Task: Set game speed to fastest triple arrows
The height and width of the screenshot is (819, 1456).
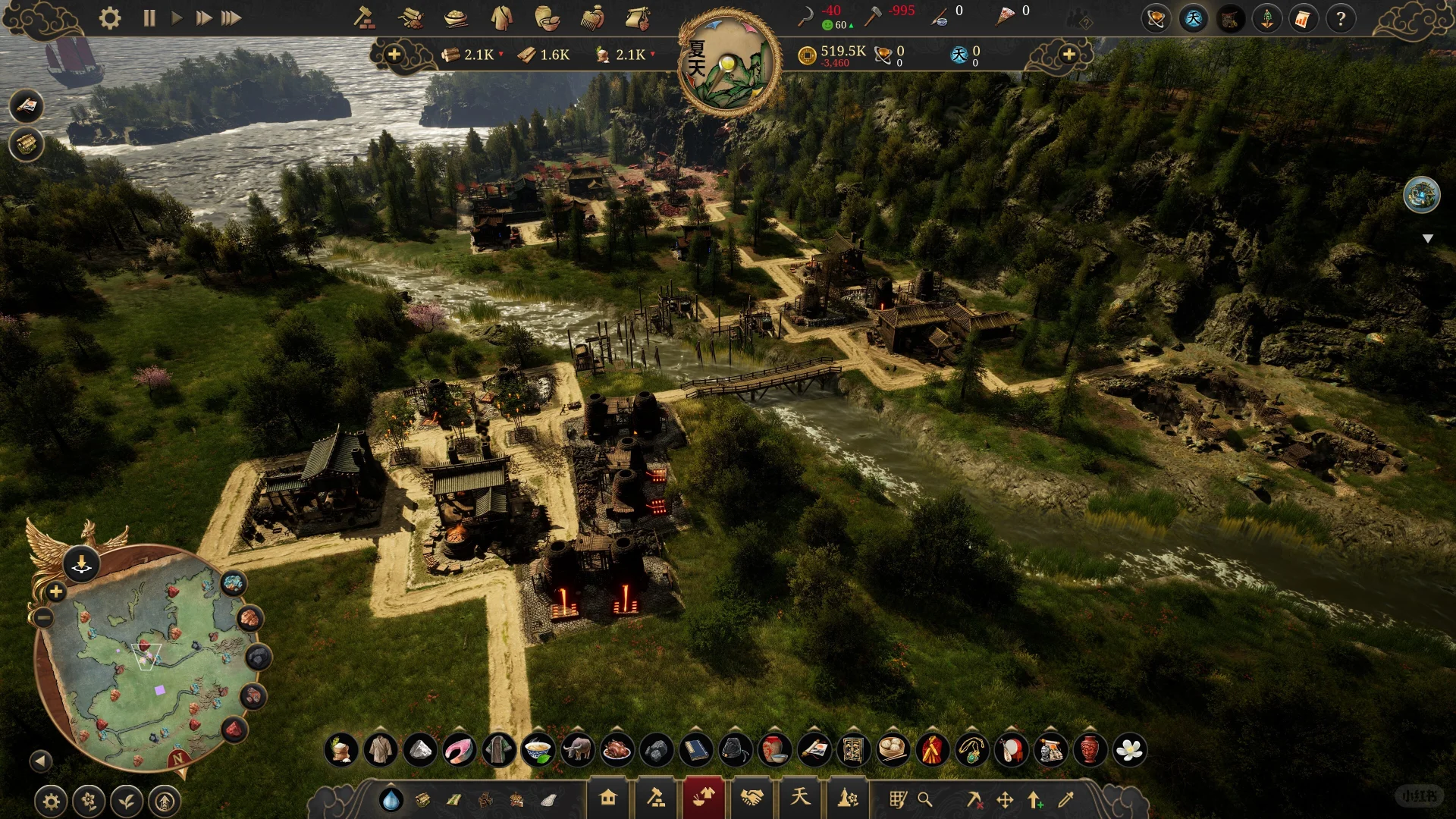Action: click(x=231, y=18)
